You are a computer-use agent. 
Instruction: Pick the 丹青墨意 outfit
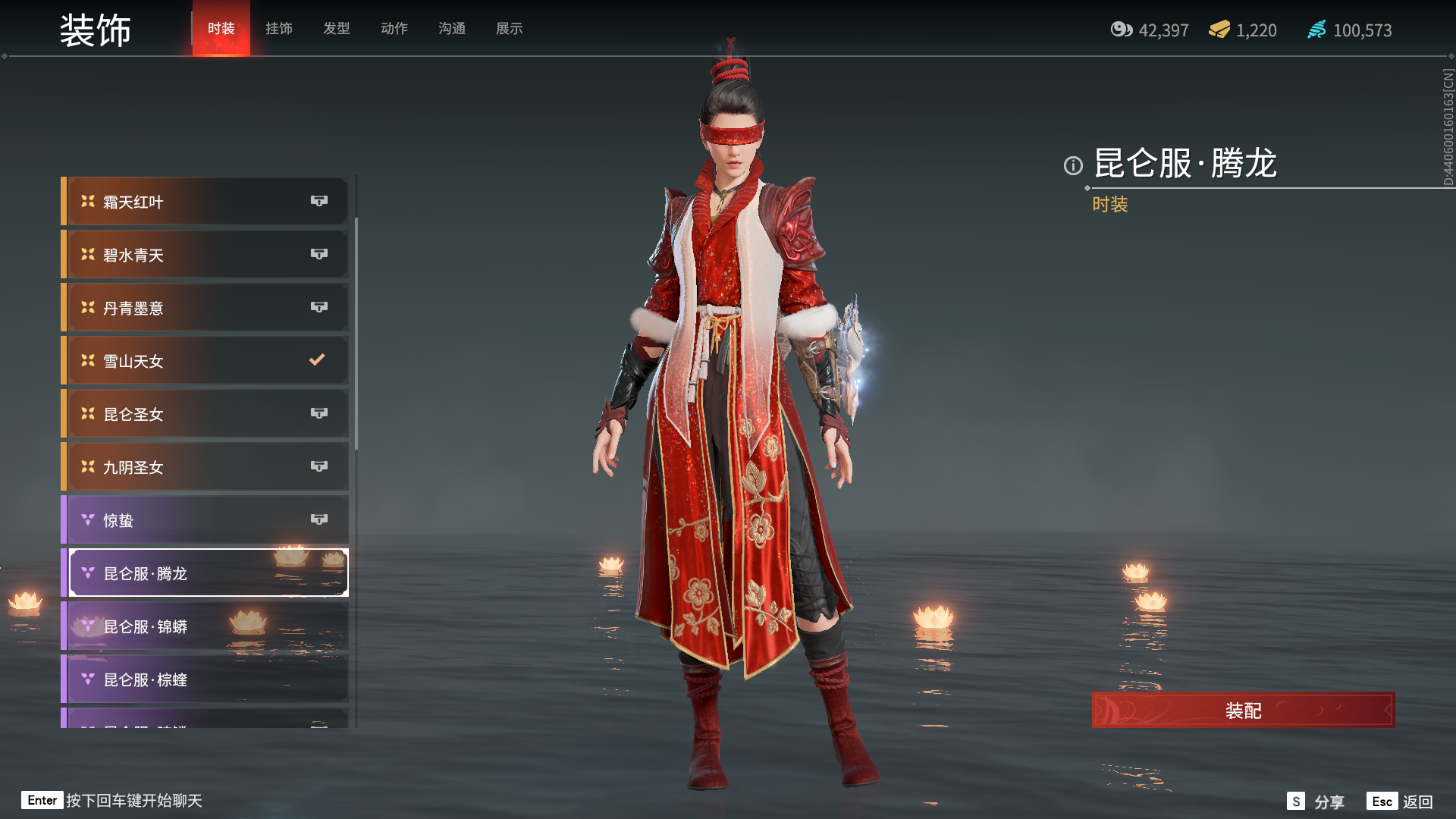point(206,308)
